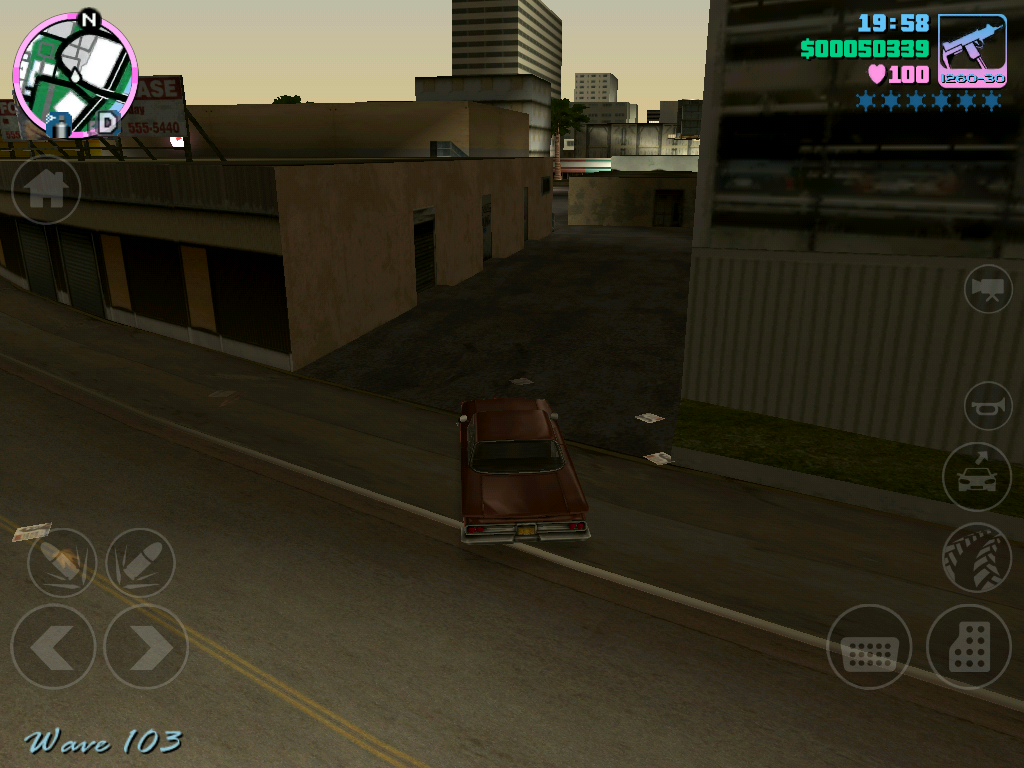
Task: Fire a drive-by to the right
Action: [x=140, y=563]
